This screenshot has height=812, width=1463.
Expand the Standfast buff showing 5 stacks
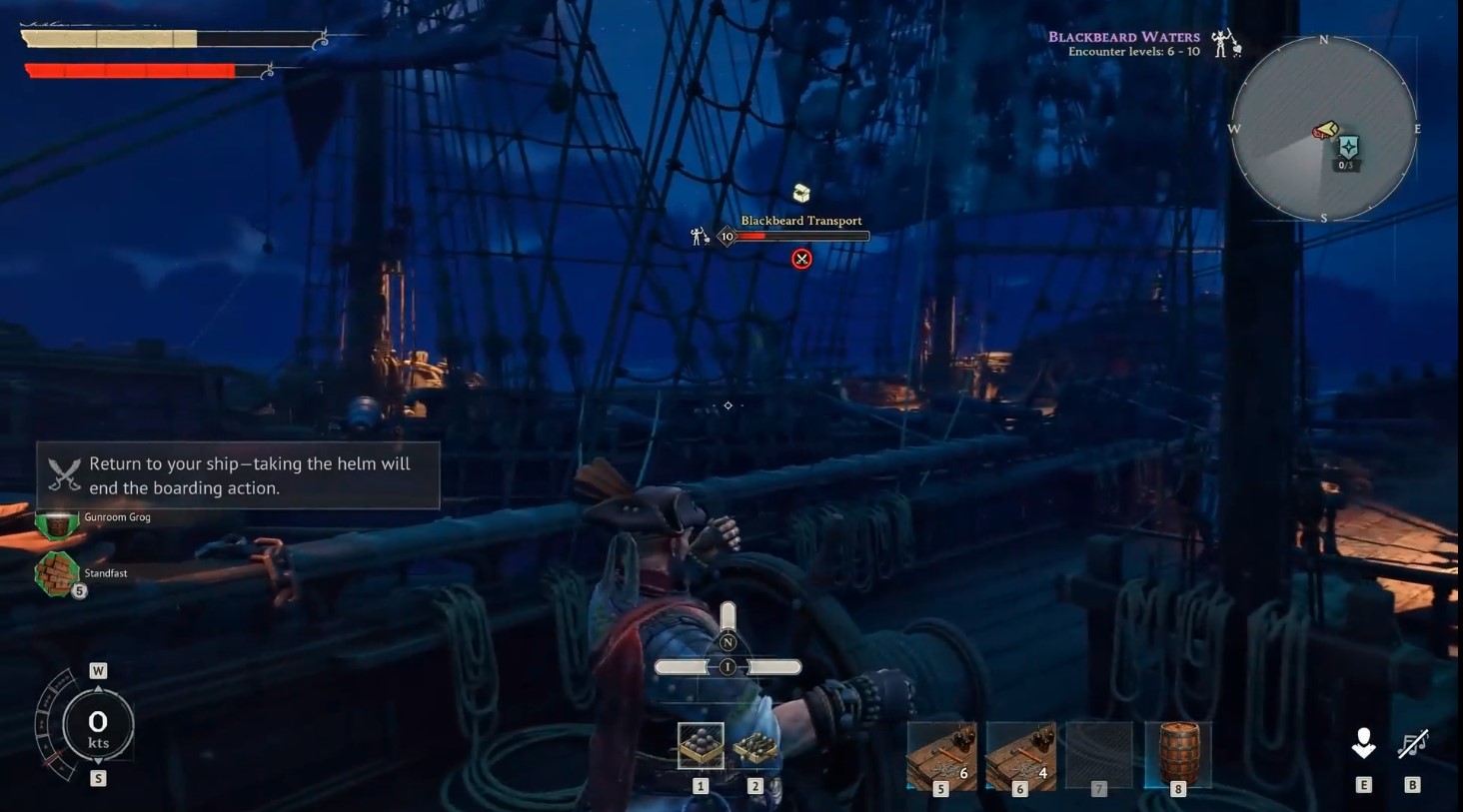[x=58, y=575]
